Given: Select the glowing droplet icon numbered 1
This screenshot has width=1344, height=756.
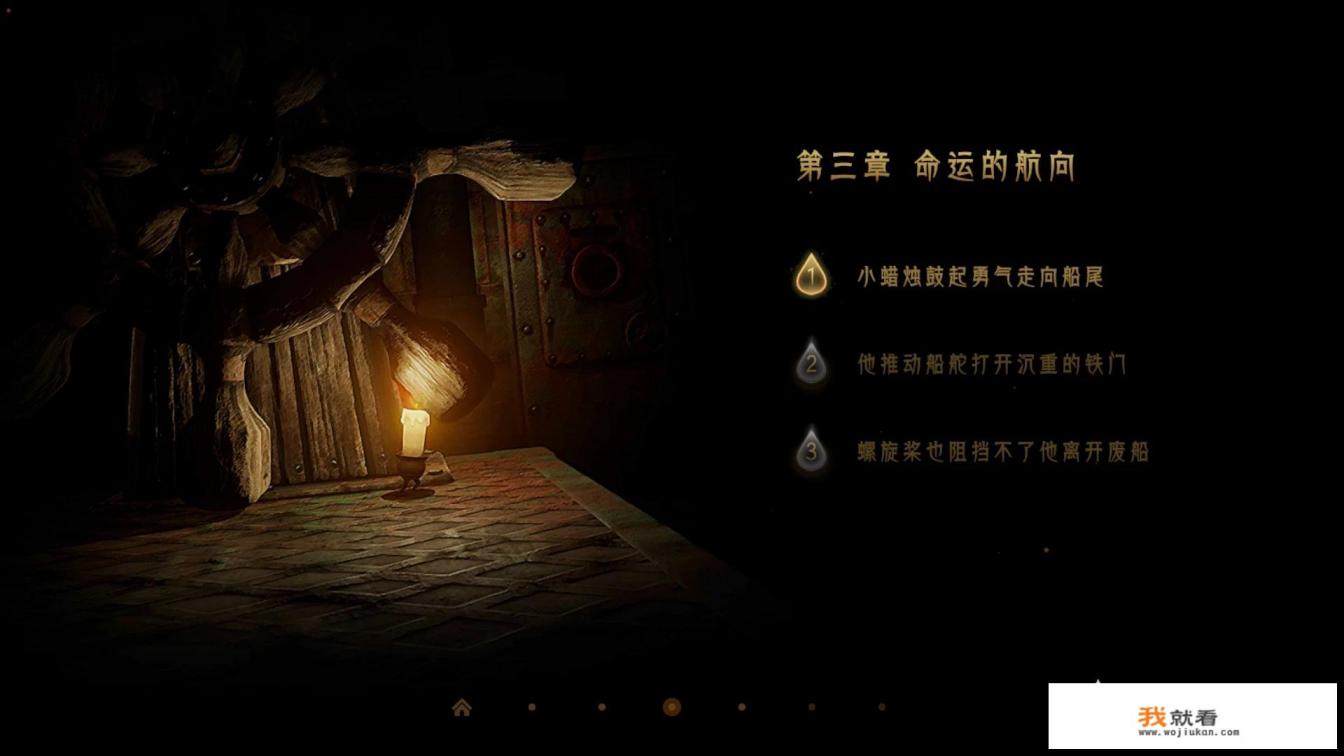Looking at the screenshot, I should click(811, 277).
